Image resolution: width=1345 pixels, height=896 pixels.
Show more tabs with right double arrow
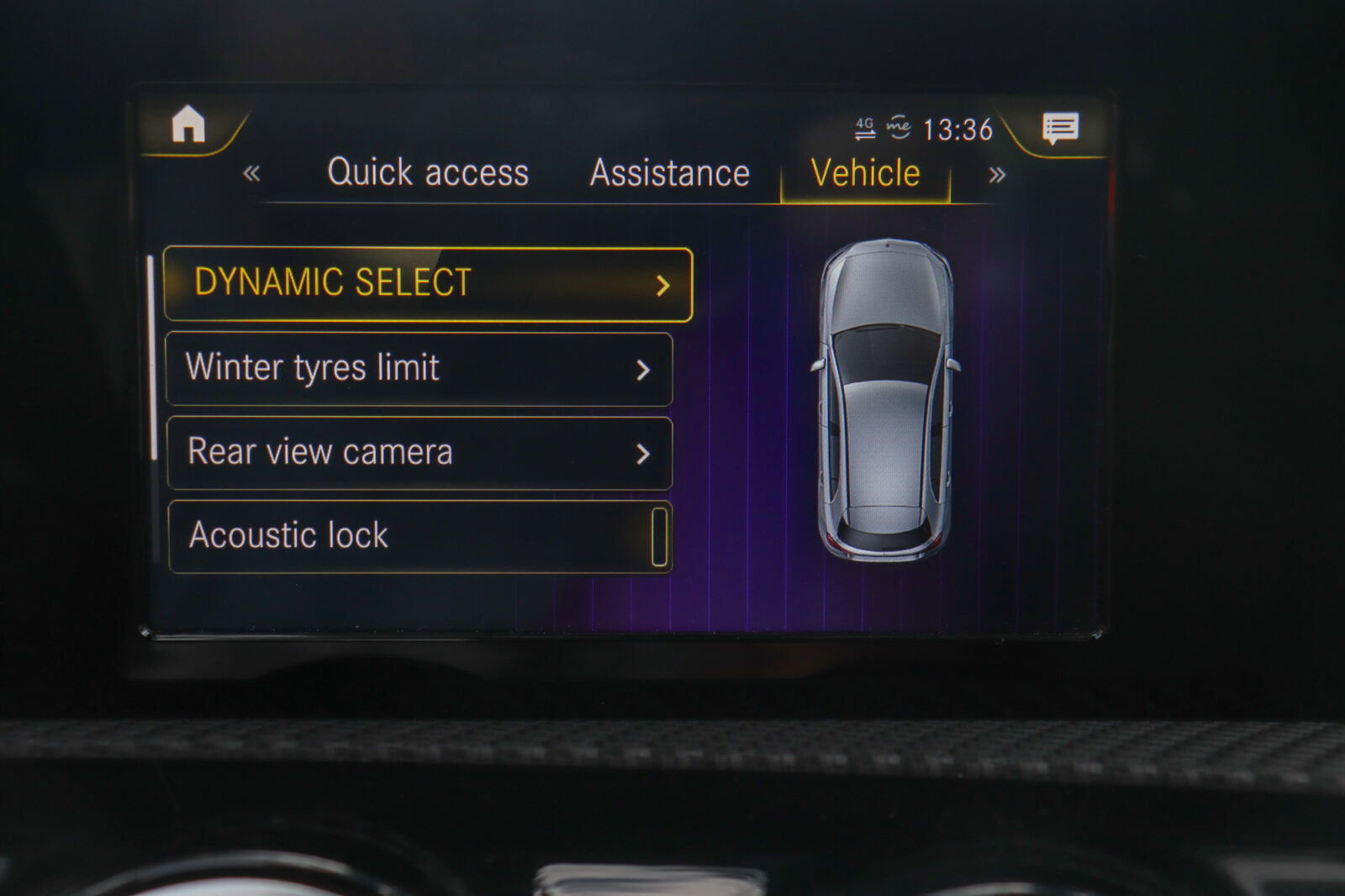[x=997, y=175]
